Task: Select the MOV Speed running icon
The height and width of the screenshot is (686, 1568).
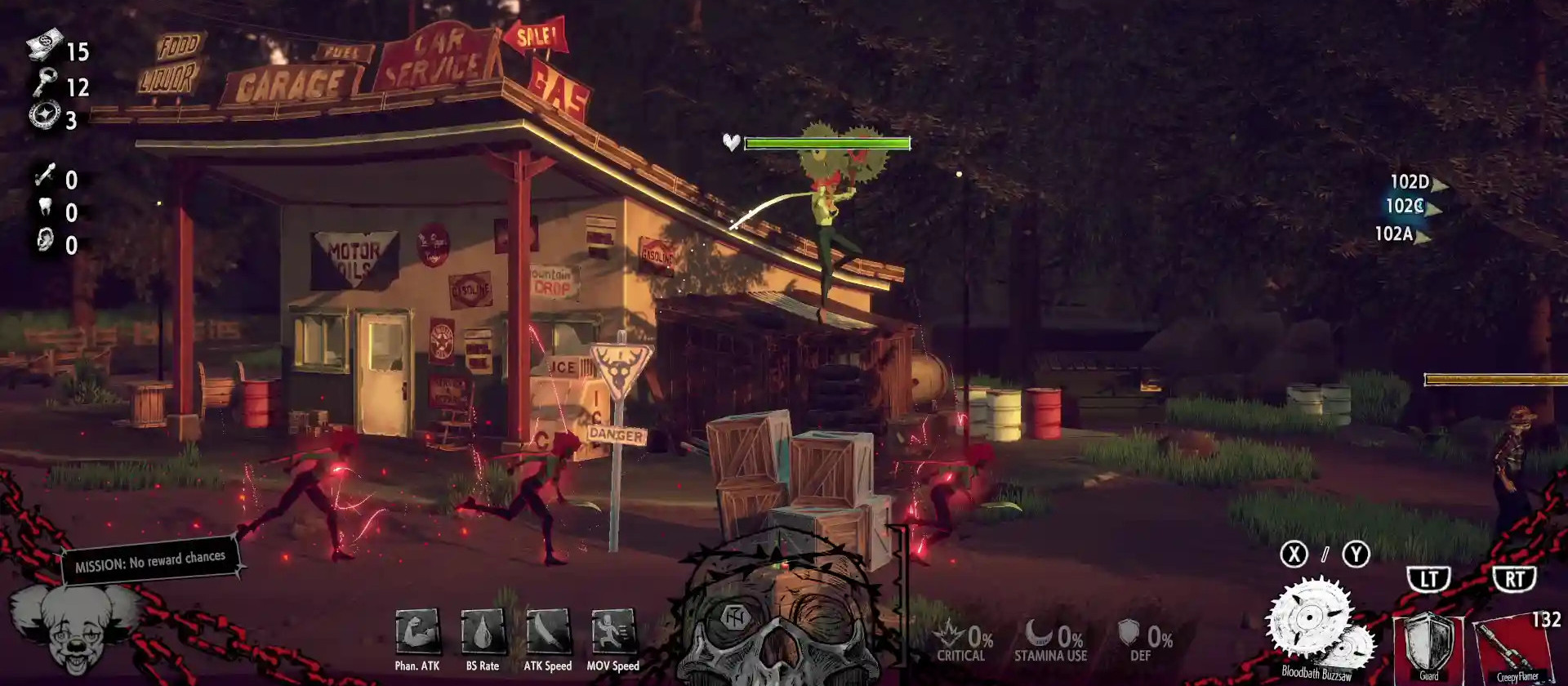Action: 613,633
